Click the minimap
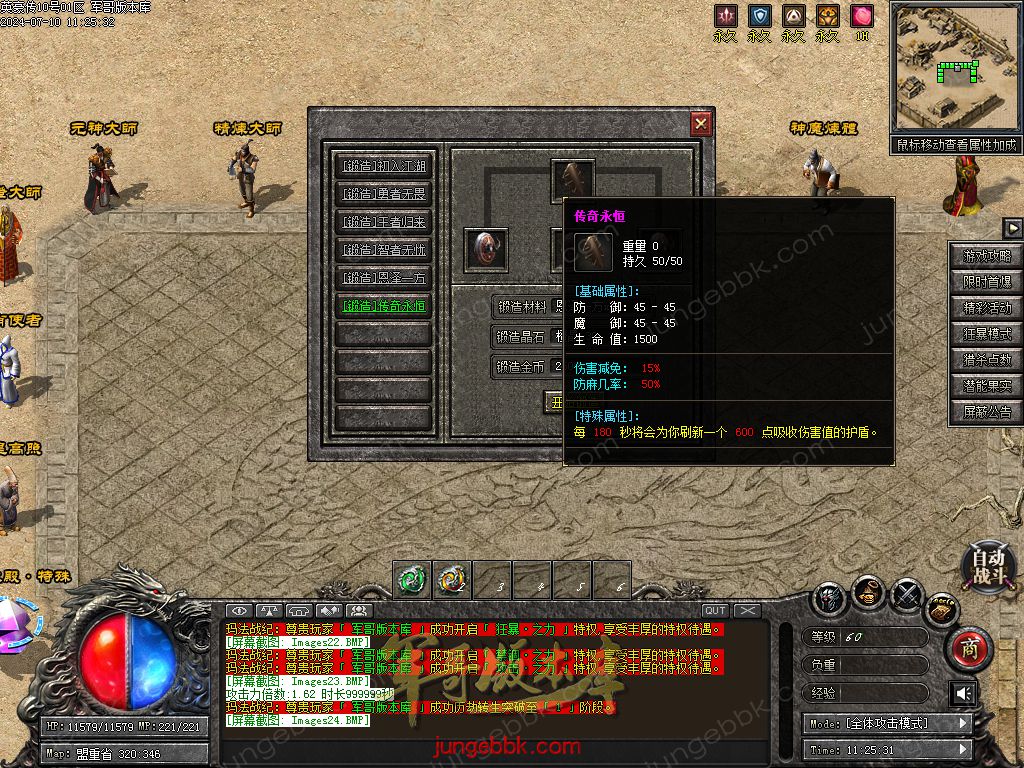The image size is (1024, 768). tap(954, 66)
